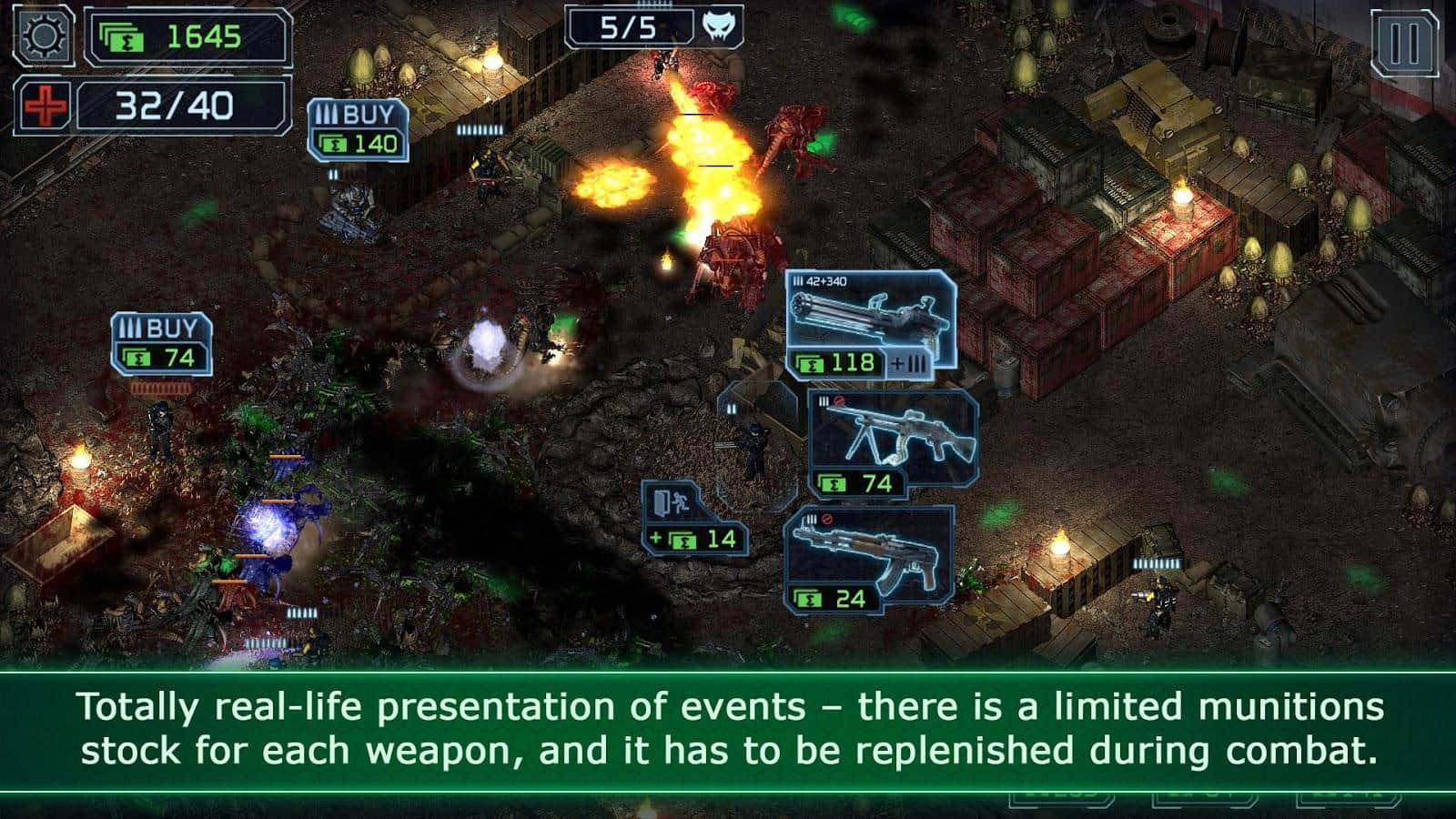The width and height of the screenshot is (1456, 819).
Task: Buy ammo for 74 credits
Action: coord(161,343)
